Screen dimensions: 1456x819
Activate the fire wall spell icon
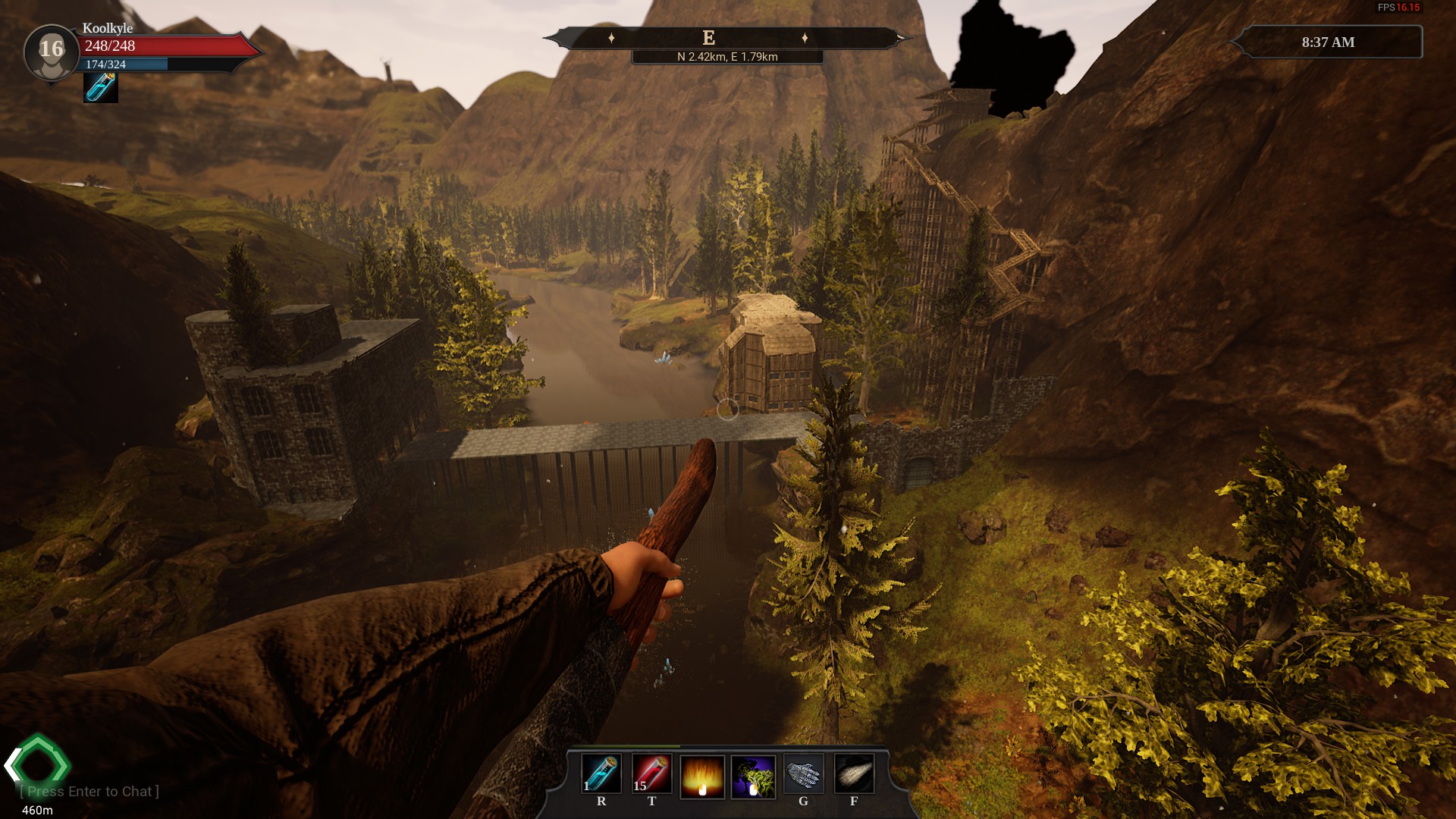pyautogui.click(x=702, y=776)
